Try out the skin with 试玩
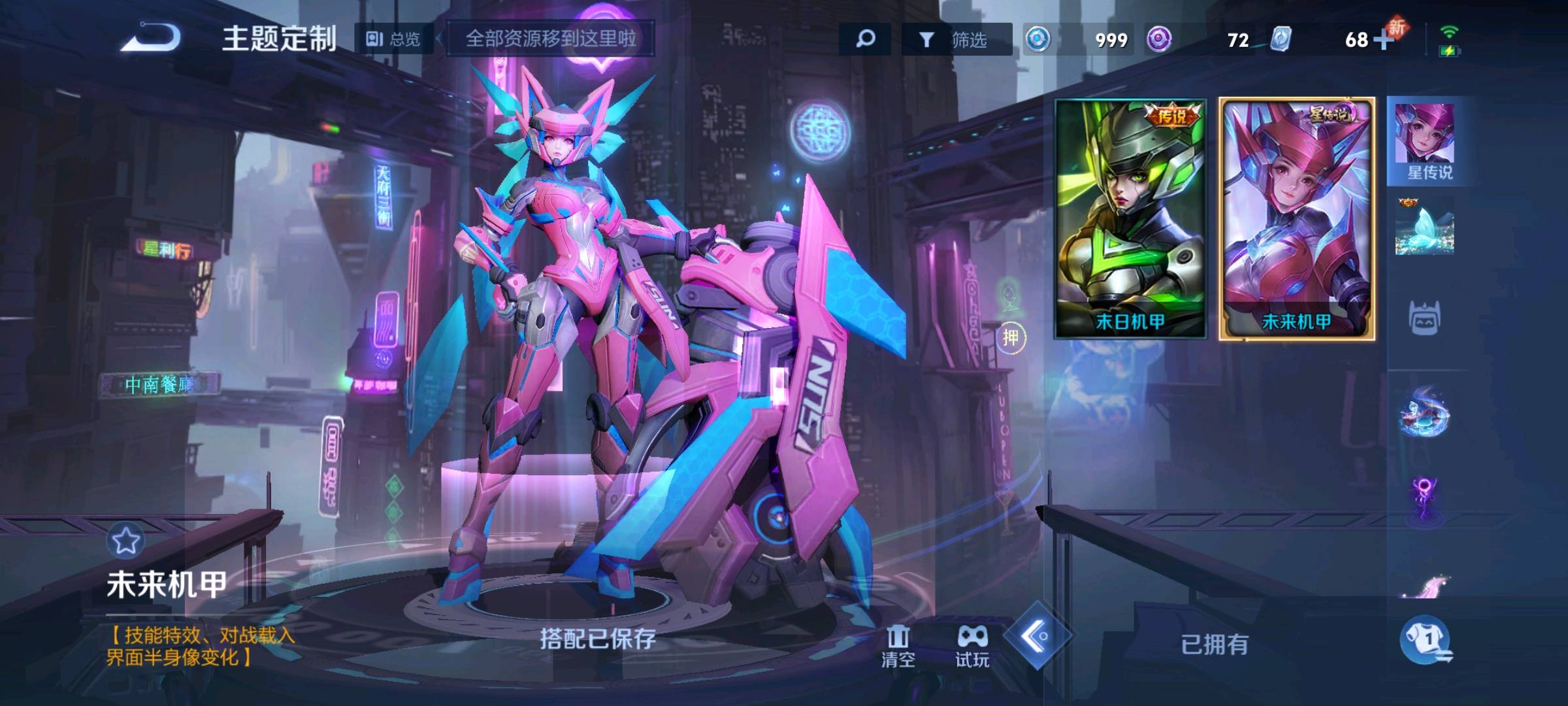 point(972,646)
